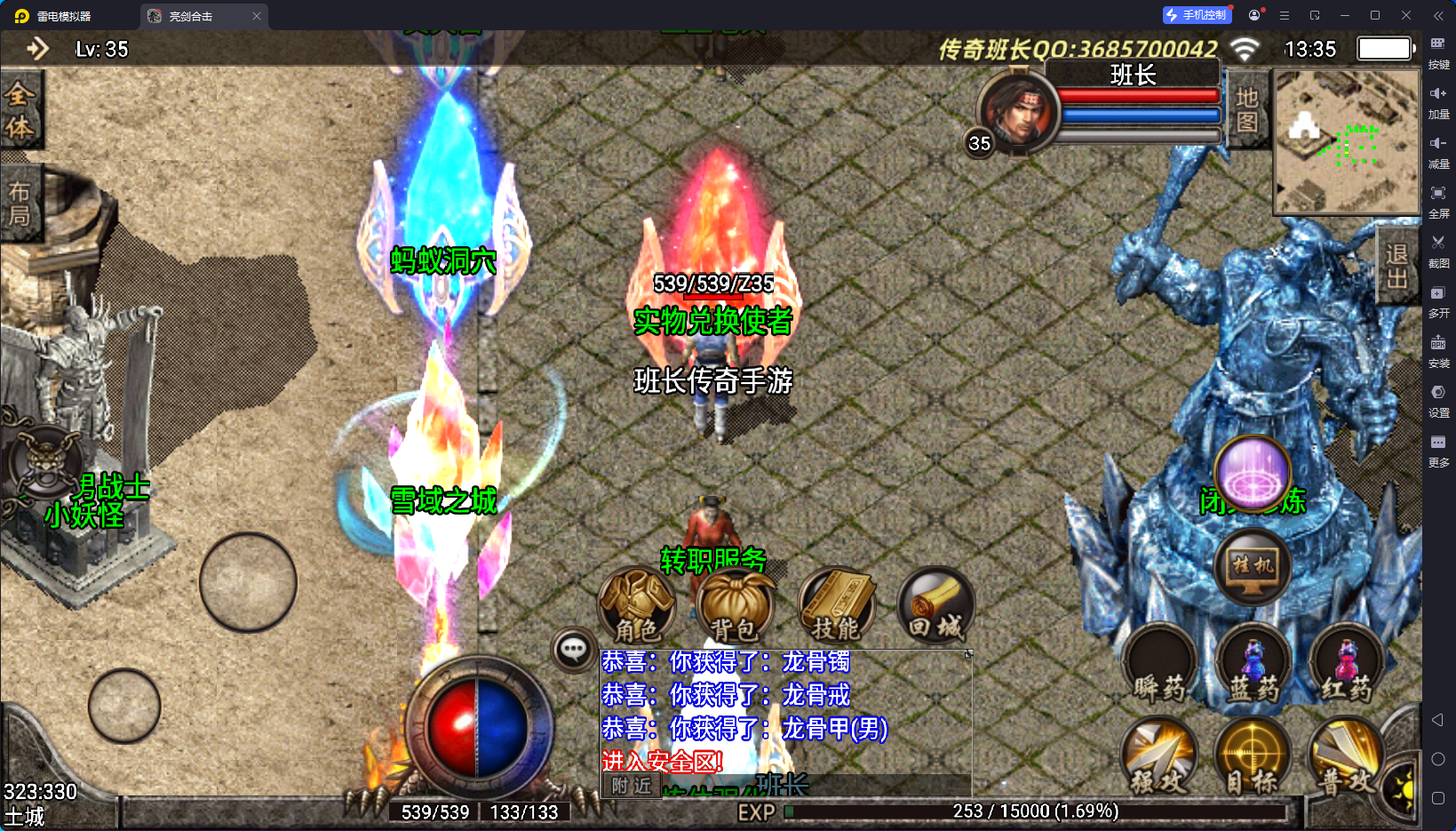Select the 目标 target button
Screen dimensions: 1456x831
pos(1253,757)
